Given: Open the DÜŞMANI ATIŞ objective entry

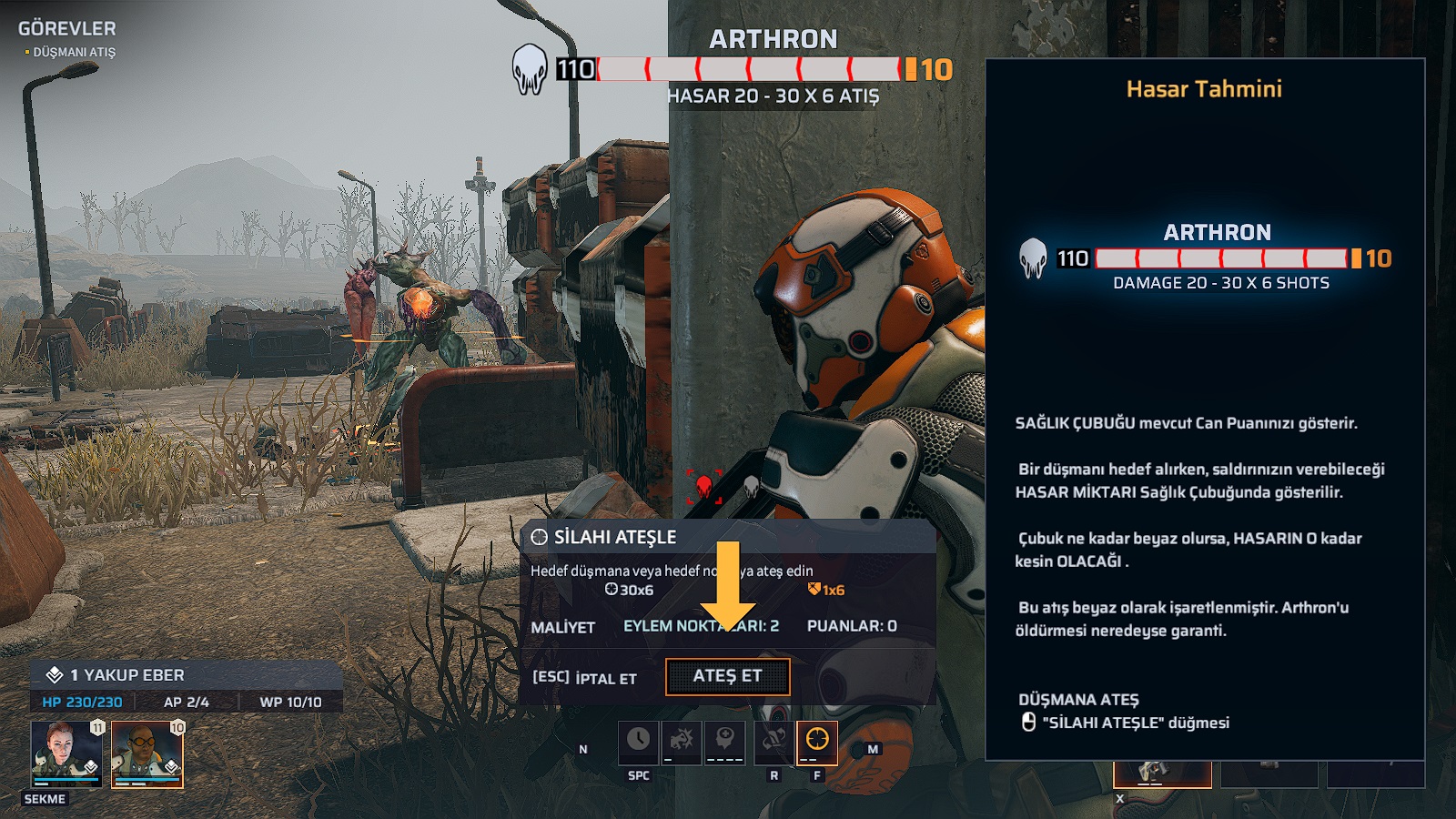Looking at the screenshot, I should click(x=74, y=53).
